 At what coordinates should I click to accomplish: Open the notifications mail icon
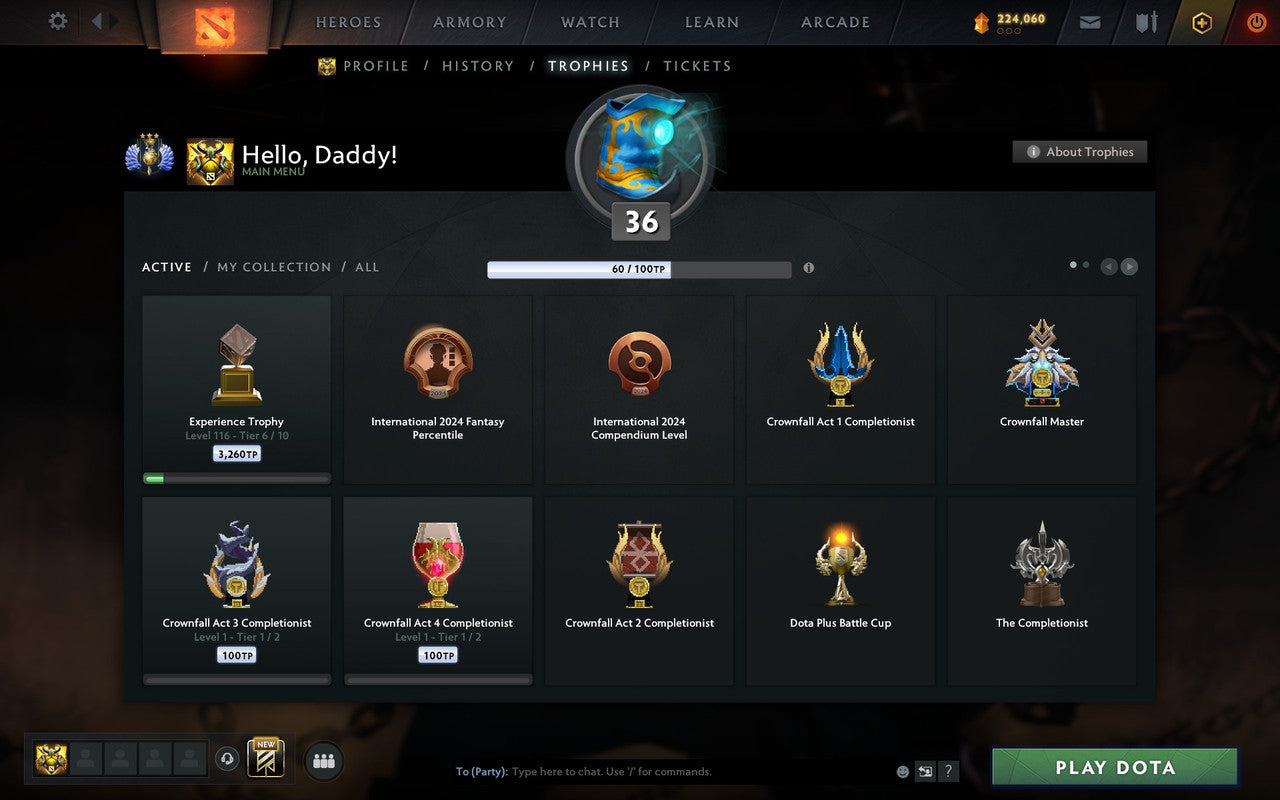coord(1089,21)
